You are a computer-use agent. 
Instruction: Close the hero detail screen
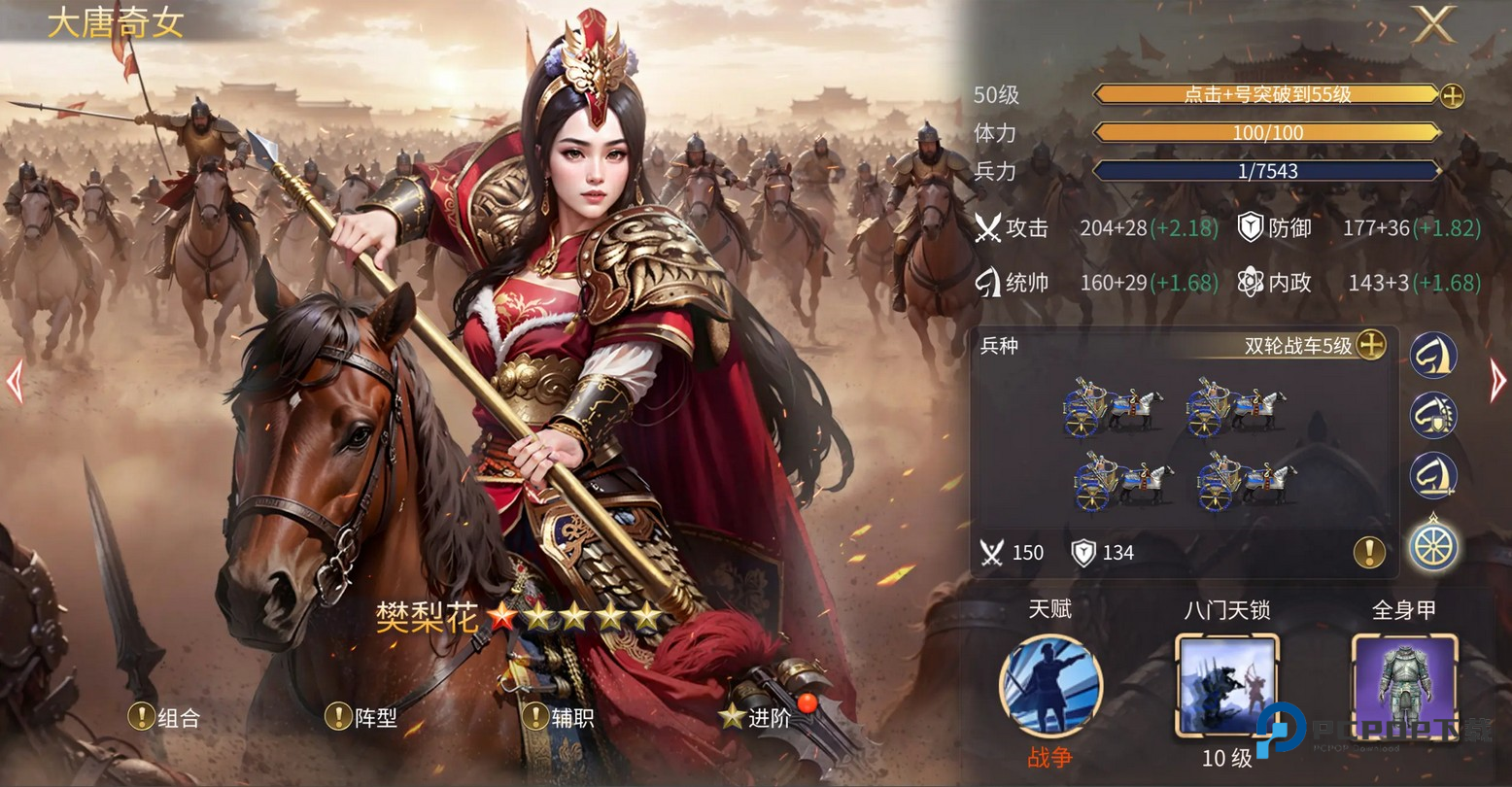(1434, 24)
